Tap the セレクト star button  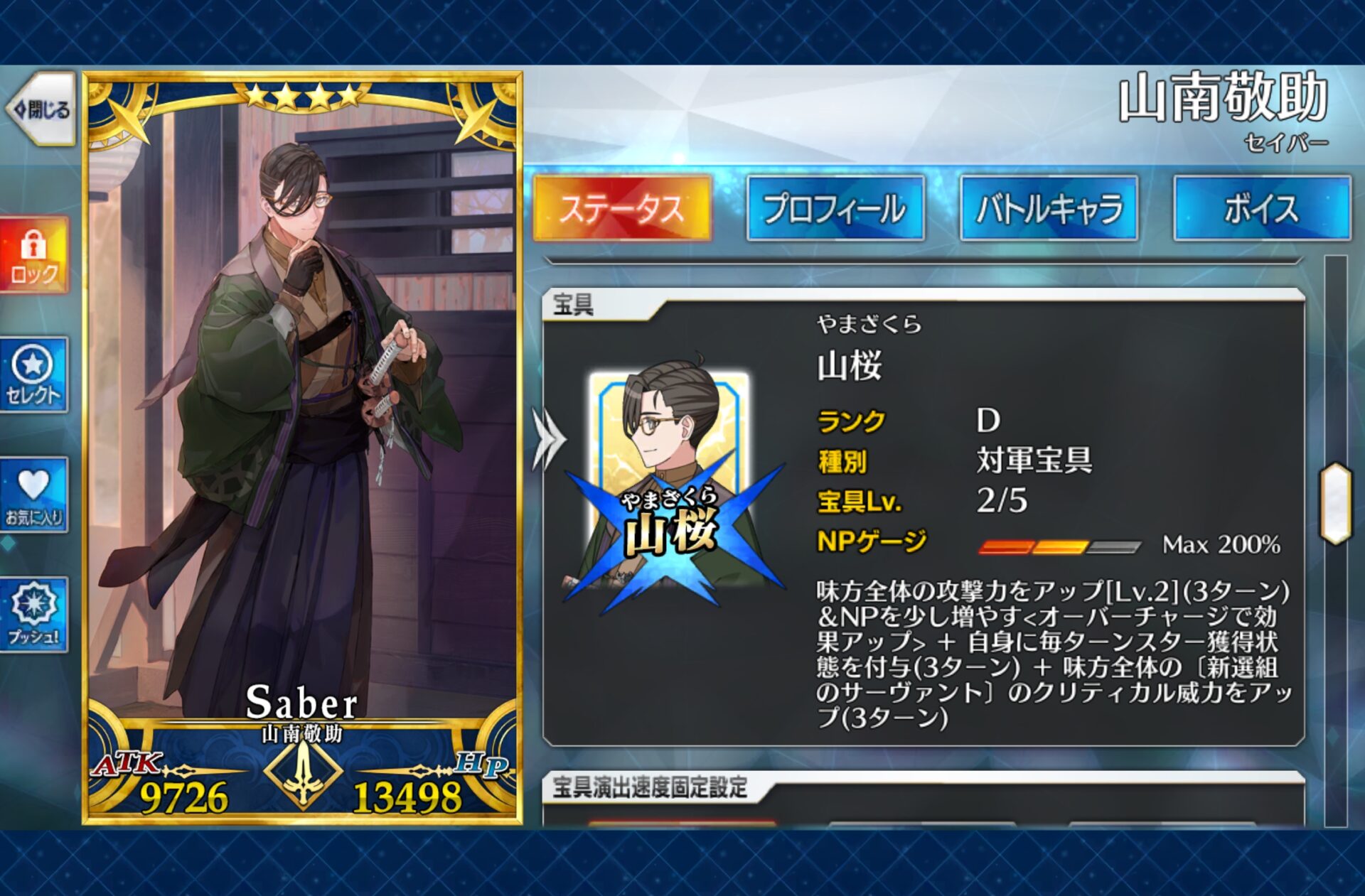click(34, 375)
